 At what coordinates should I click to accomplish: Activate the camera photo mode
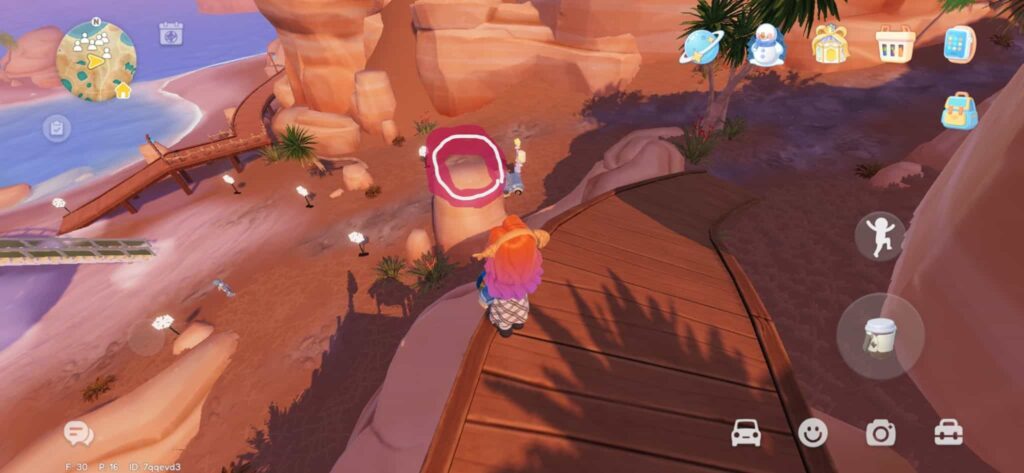click(x=881, y=432)
